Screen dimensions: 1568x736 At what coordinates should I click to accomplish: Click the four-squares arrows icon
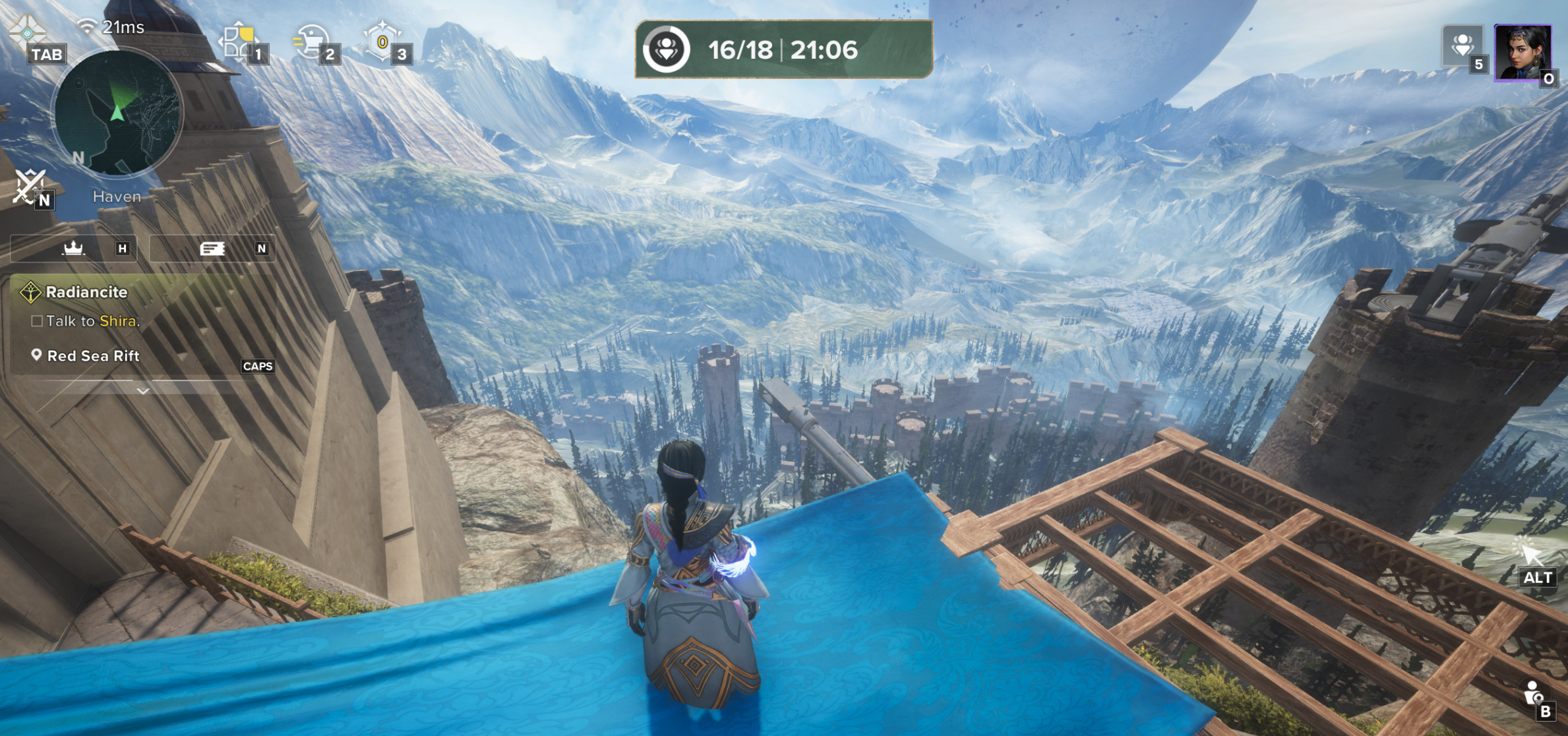tap(239, 41)
